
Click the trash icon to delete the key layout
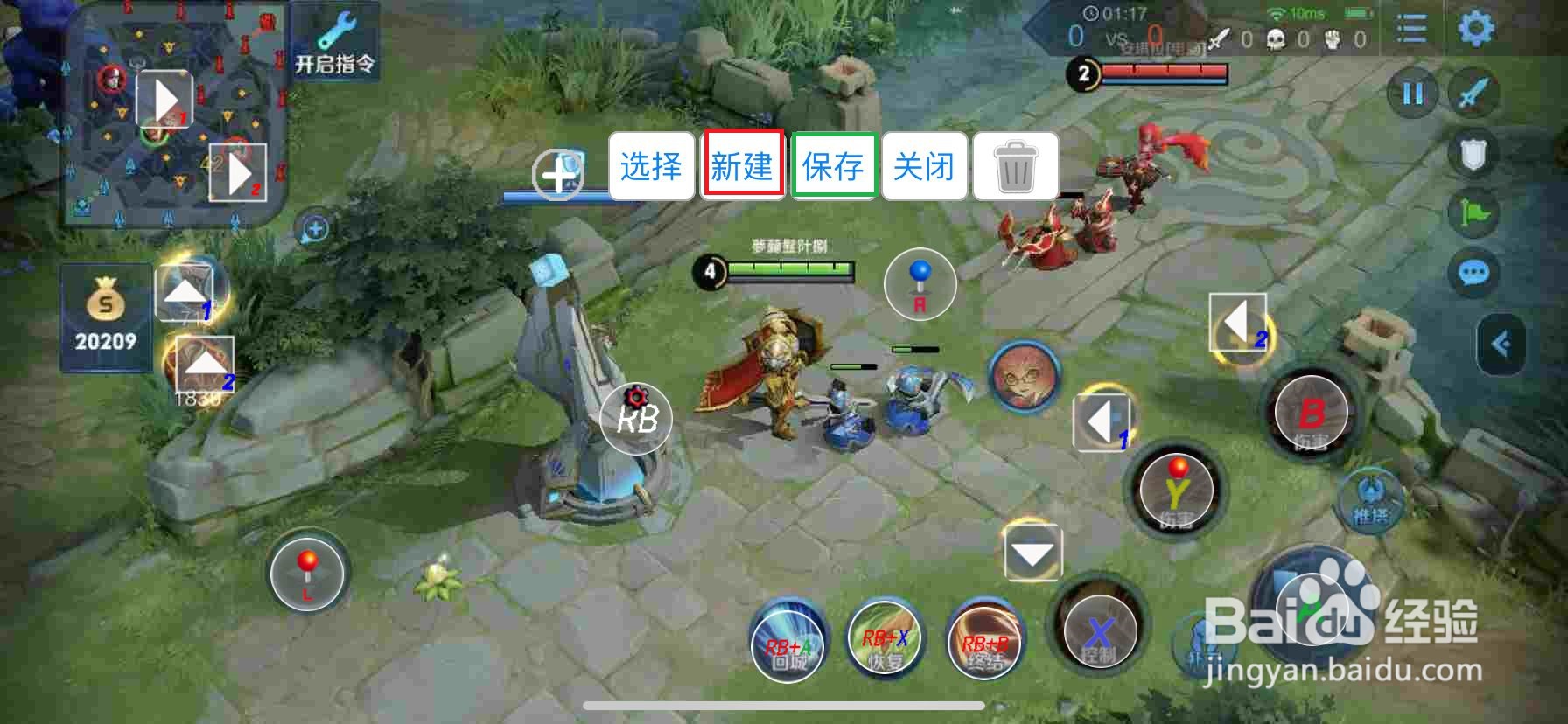(1015, 165)
